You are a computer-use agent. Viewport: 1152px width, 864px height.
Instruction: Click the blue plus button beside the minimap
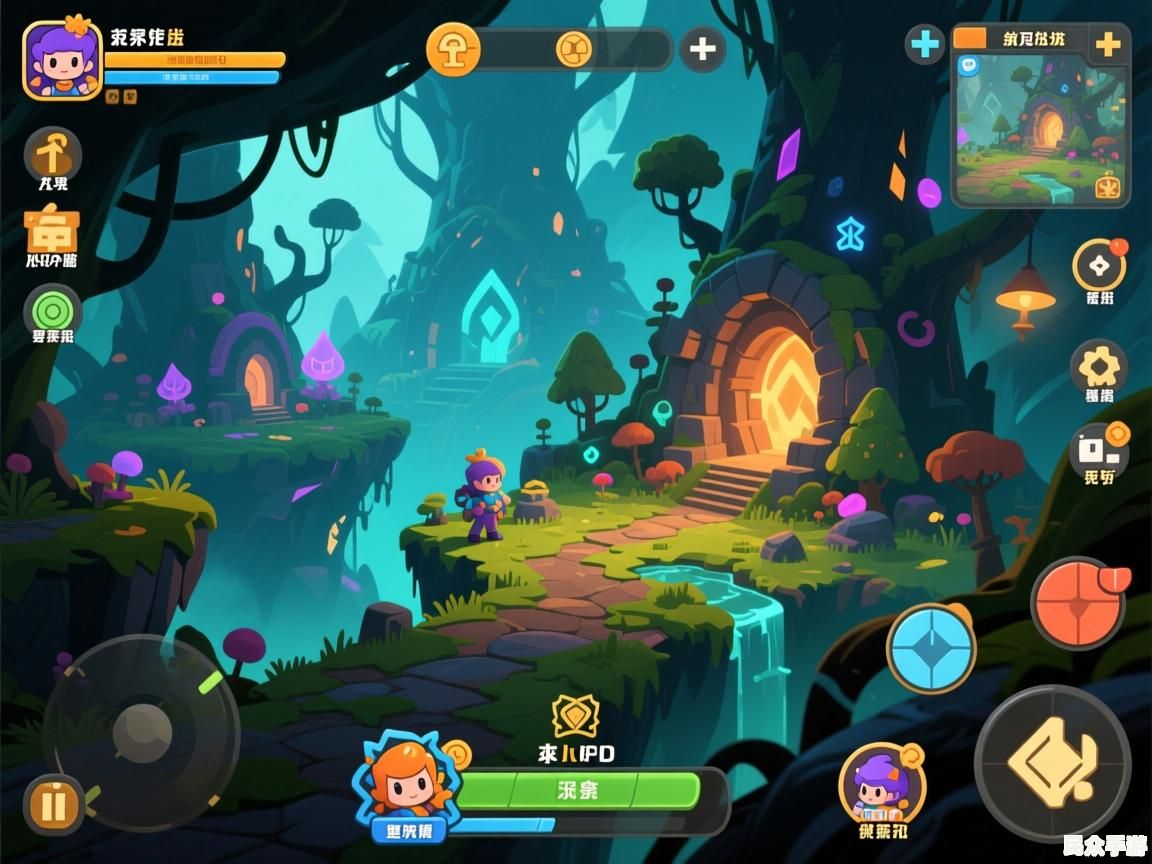[925, 44]
